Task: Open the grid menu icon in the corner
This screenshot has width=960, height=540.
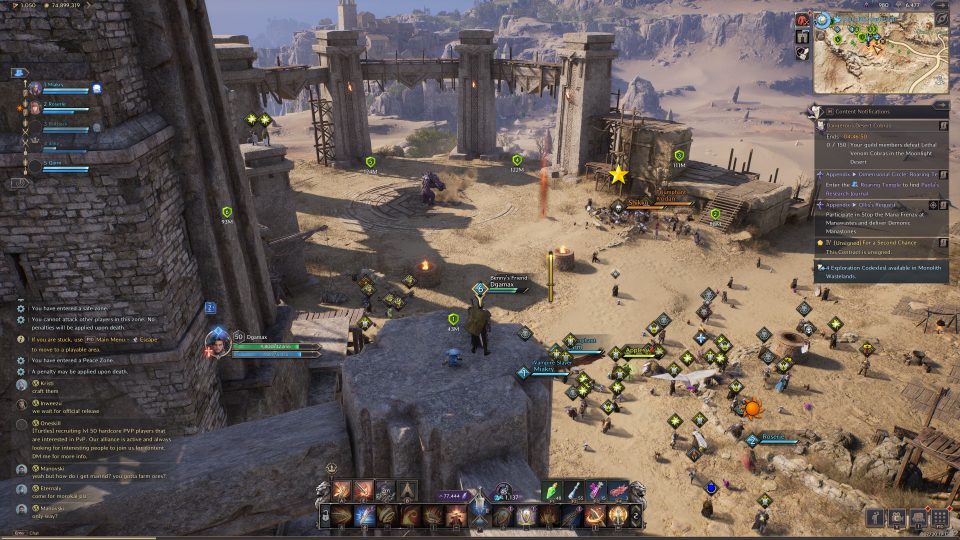Action: coord(938,518)
